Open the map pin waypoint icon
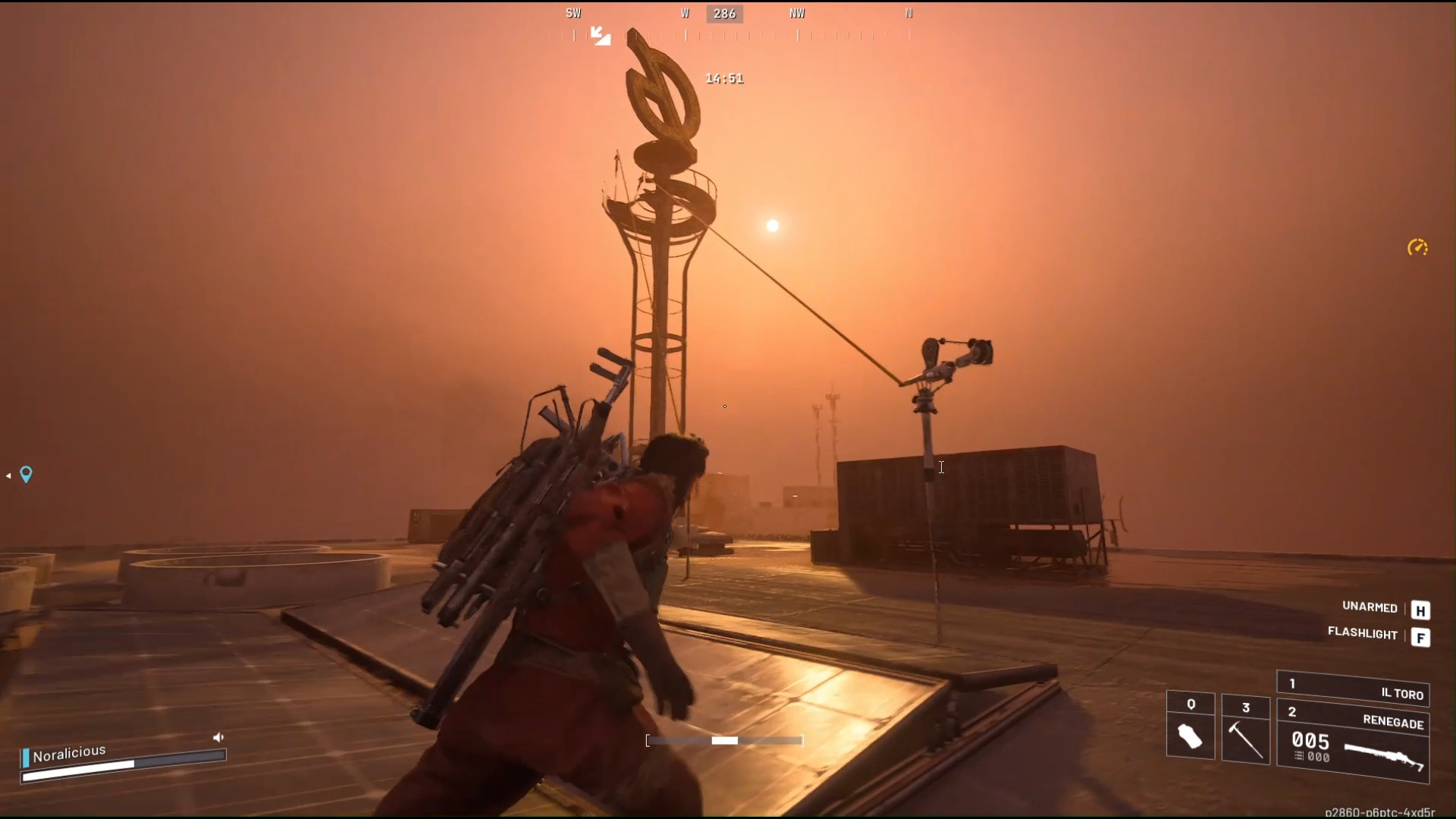The height and width of the screenshot is (819, 1456). [x=27, y=475]
